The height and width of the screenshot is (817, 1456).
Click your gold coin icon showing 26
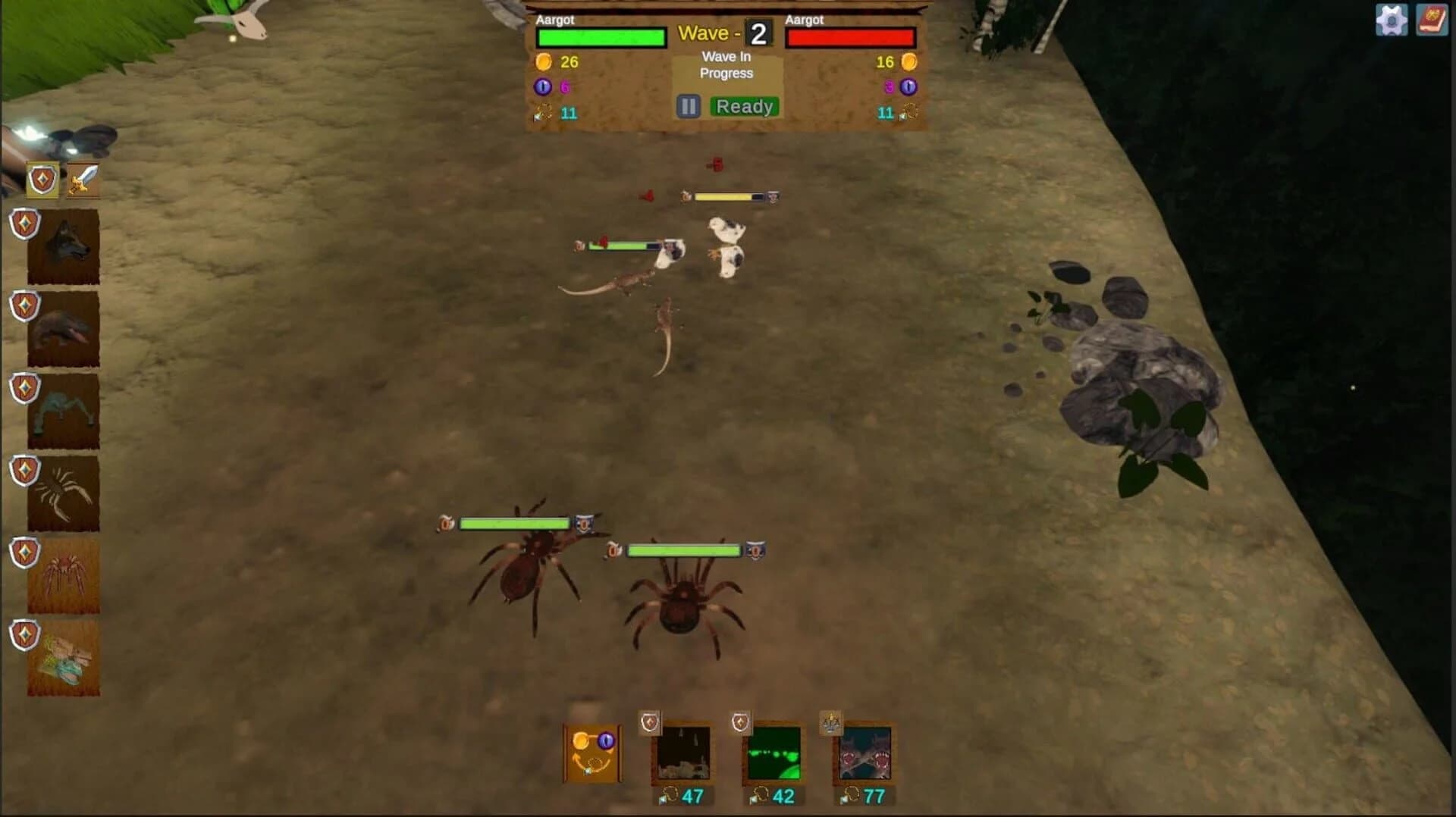coord(543,61)
